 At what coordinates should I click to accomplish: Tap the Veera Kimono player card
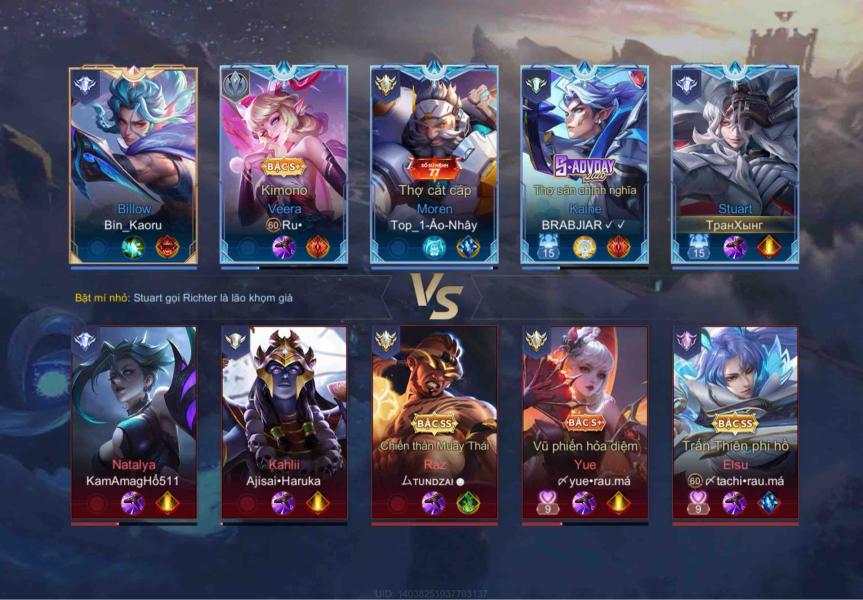coord(283,165)
